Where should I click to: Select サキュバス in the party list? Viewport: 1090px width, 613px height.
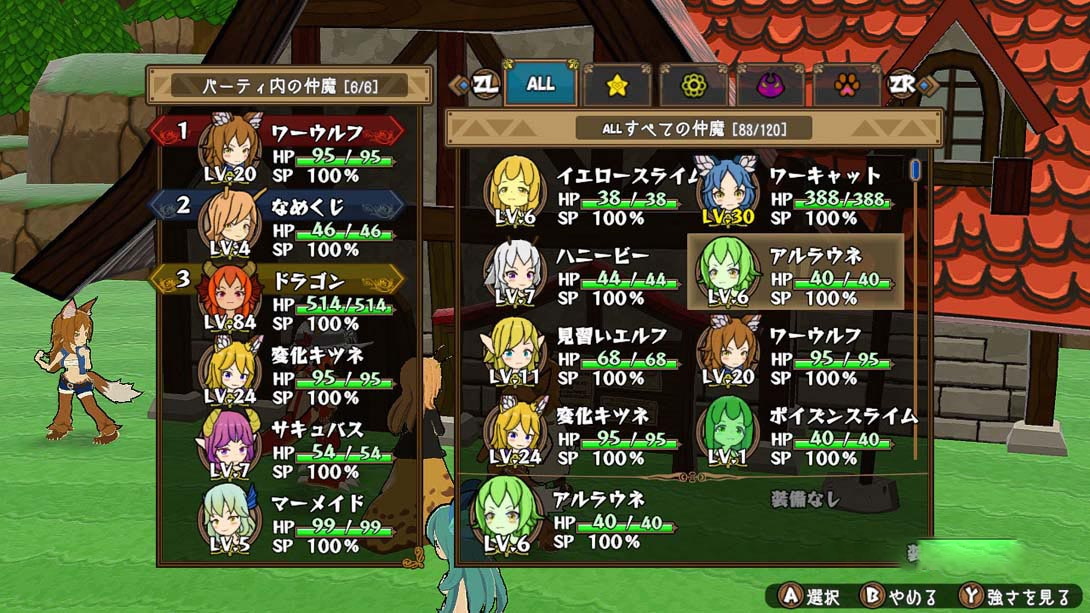point(290,449)
